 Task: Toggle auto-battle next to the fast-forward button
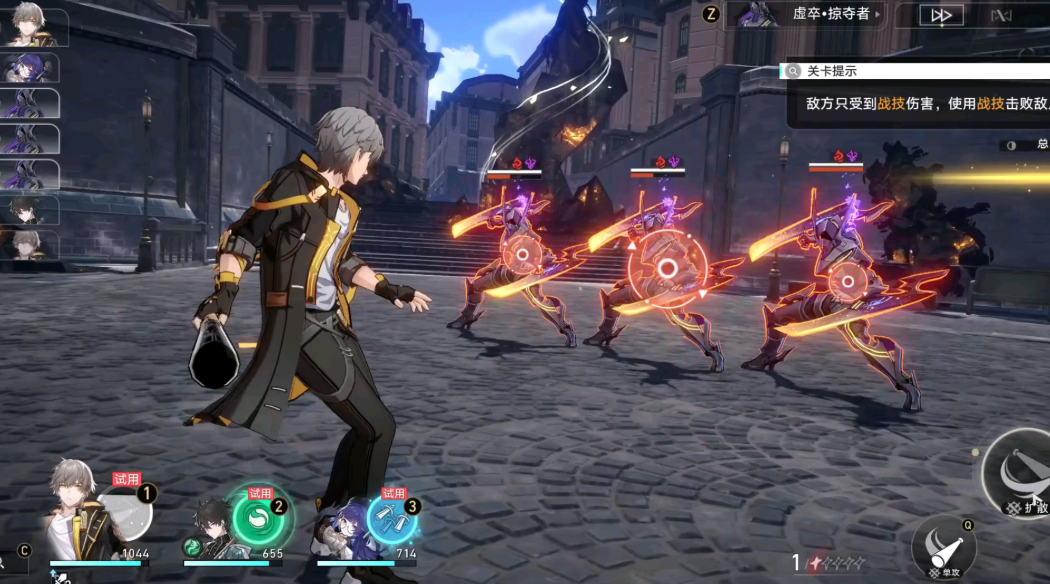[x=1001, y=15]
